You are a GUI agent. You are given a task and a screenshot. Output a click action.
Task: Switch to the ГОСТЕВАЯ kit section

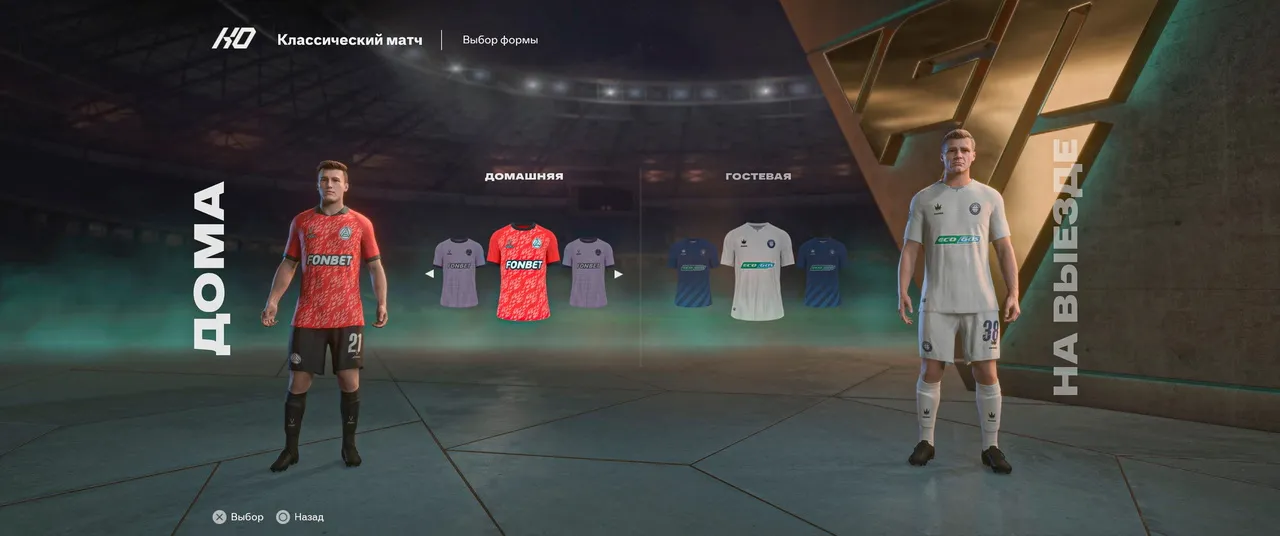point(758,176)
